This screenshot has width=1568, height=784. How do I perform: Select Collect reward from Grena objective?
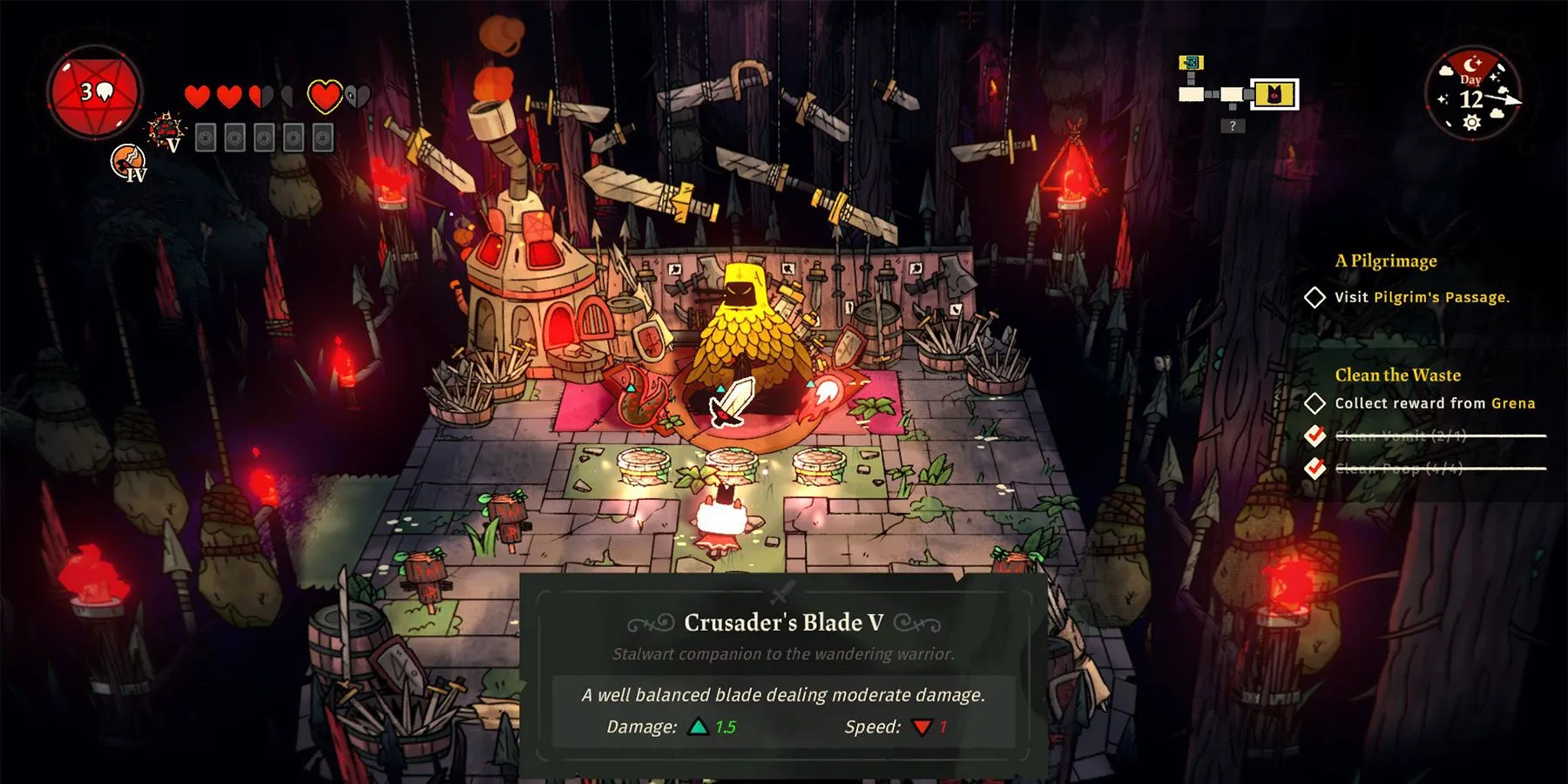pyautogui.click(x=1434, y=403)
